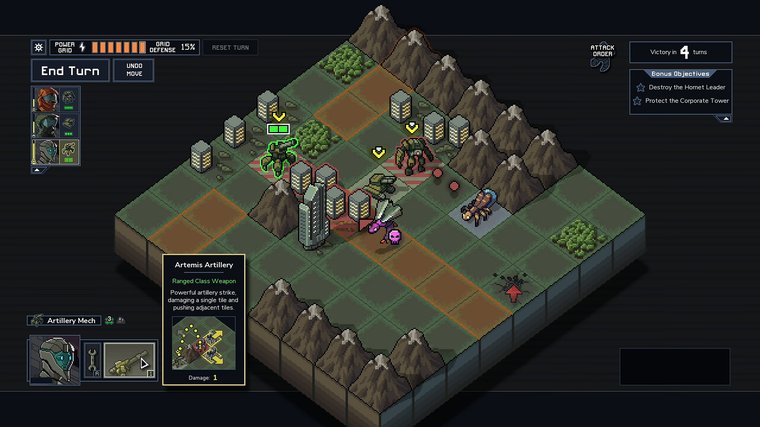Select the green mech unit on the board
The image size is (760, 427).
pyautogui.click(x=278, y=157)
